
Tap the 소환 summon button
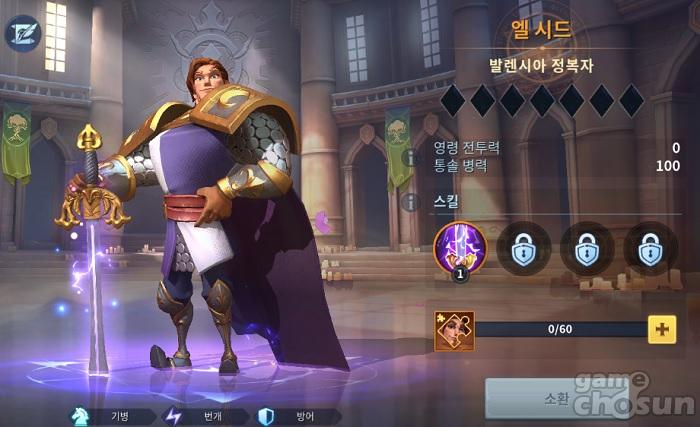pyautogui.click(x=556, y=397)
